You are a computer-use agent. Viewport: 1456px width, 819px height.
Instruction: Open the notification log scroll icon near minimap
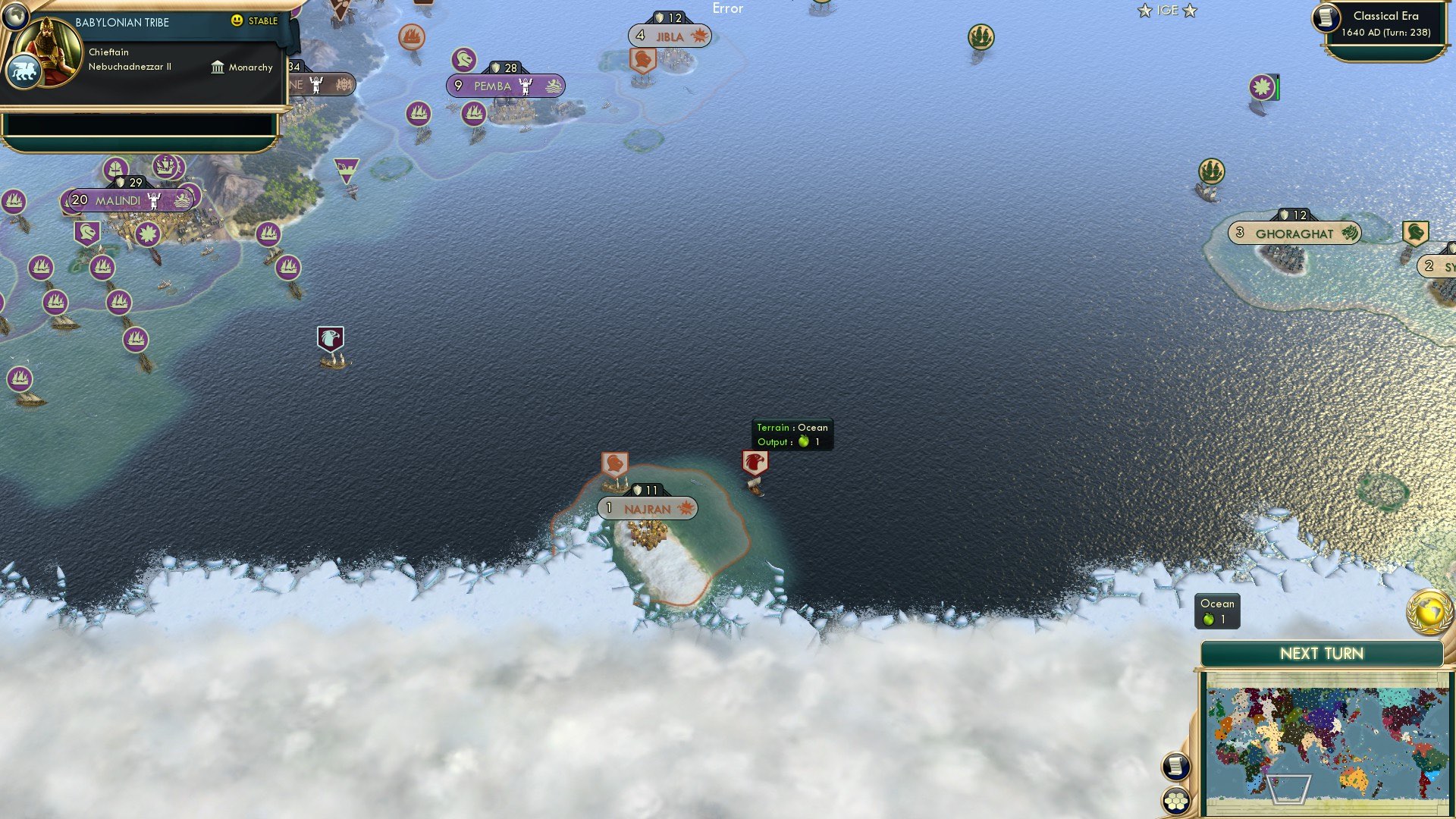point(1175,766)
